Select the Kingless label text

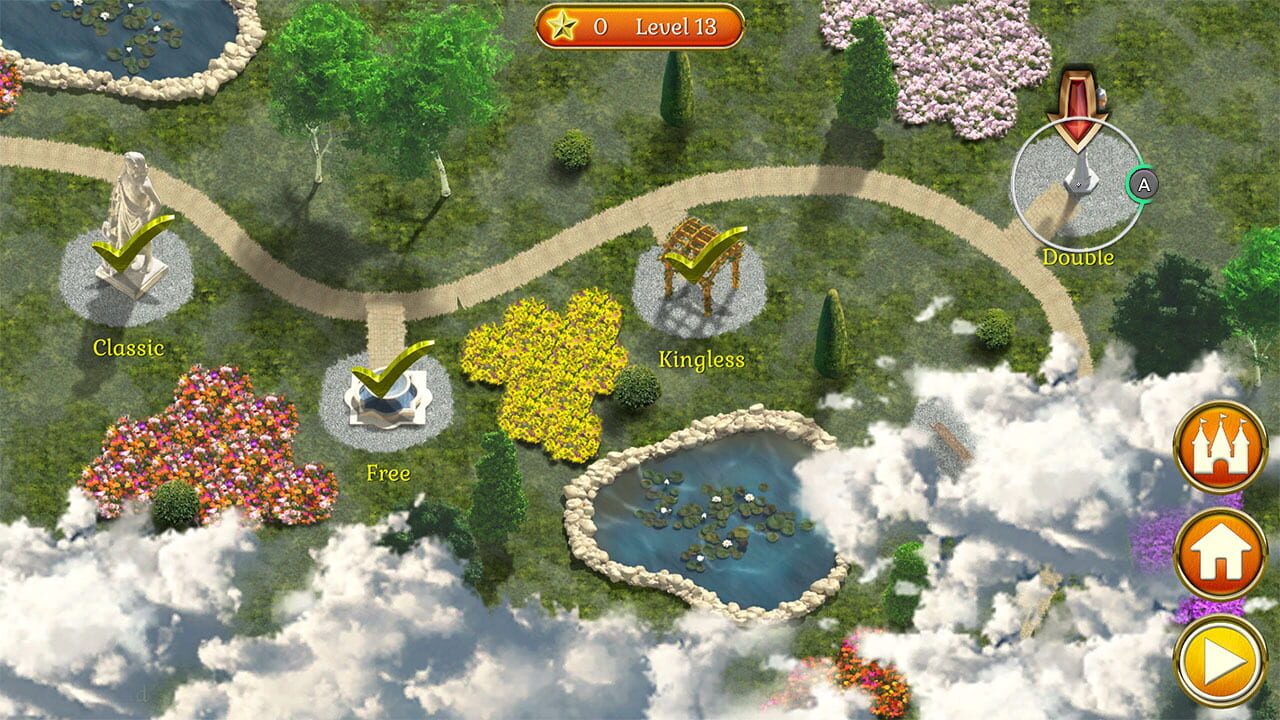click(x=700, y=357)
